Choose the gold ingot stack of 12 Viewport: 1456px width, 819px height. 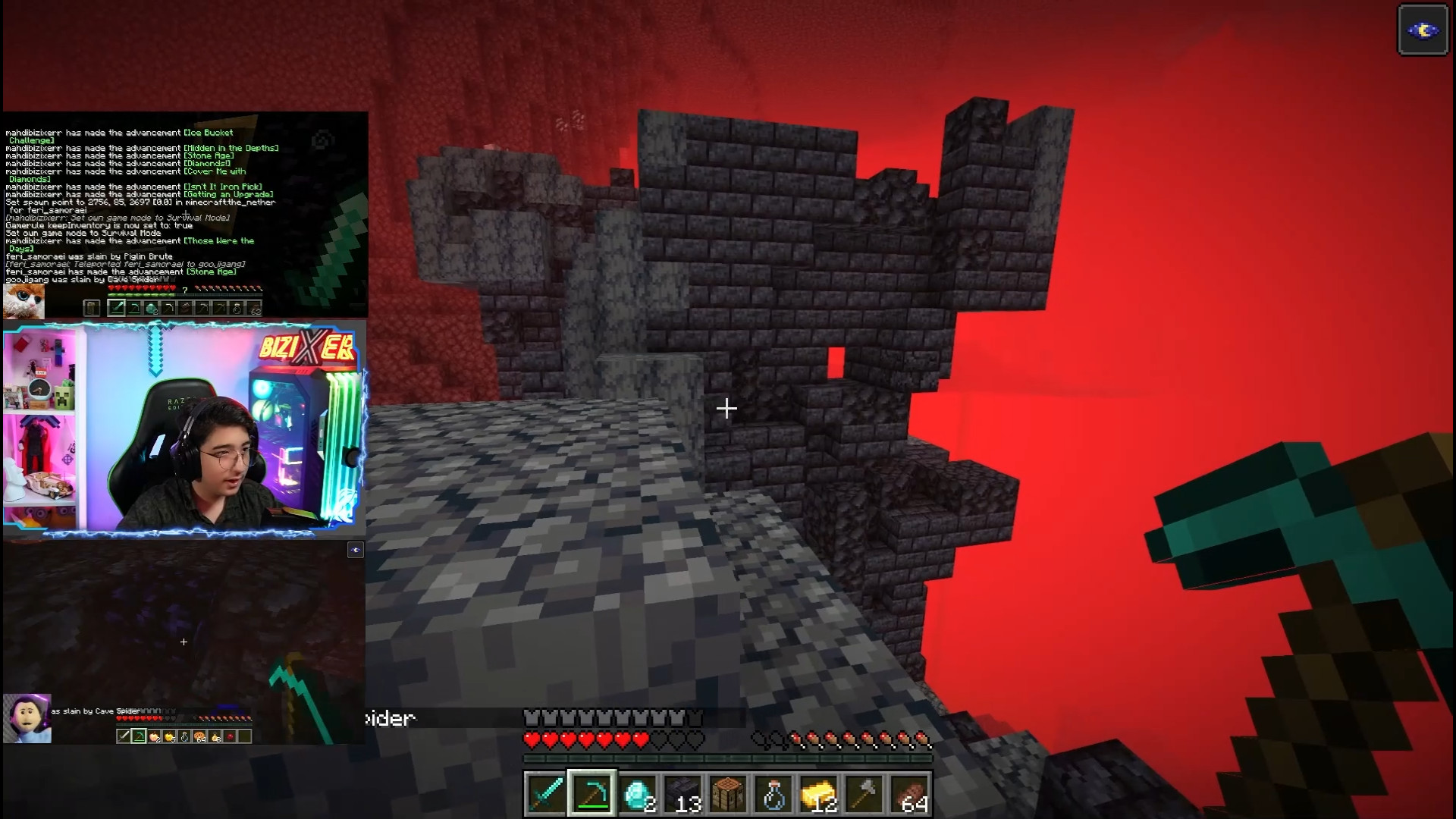pos(819,794)
